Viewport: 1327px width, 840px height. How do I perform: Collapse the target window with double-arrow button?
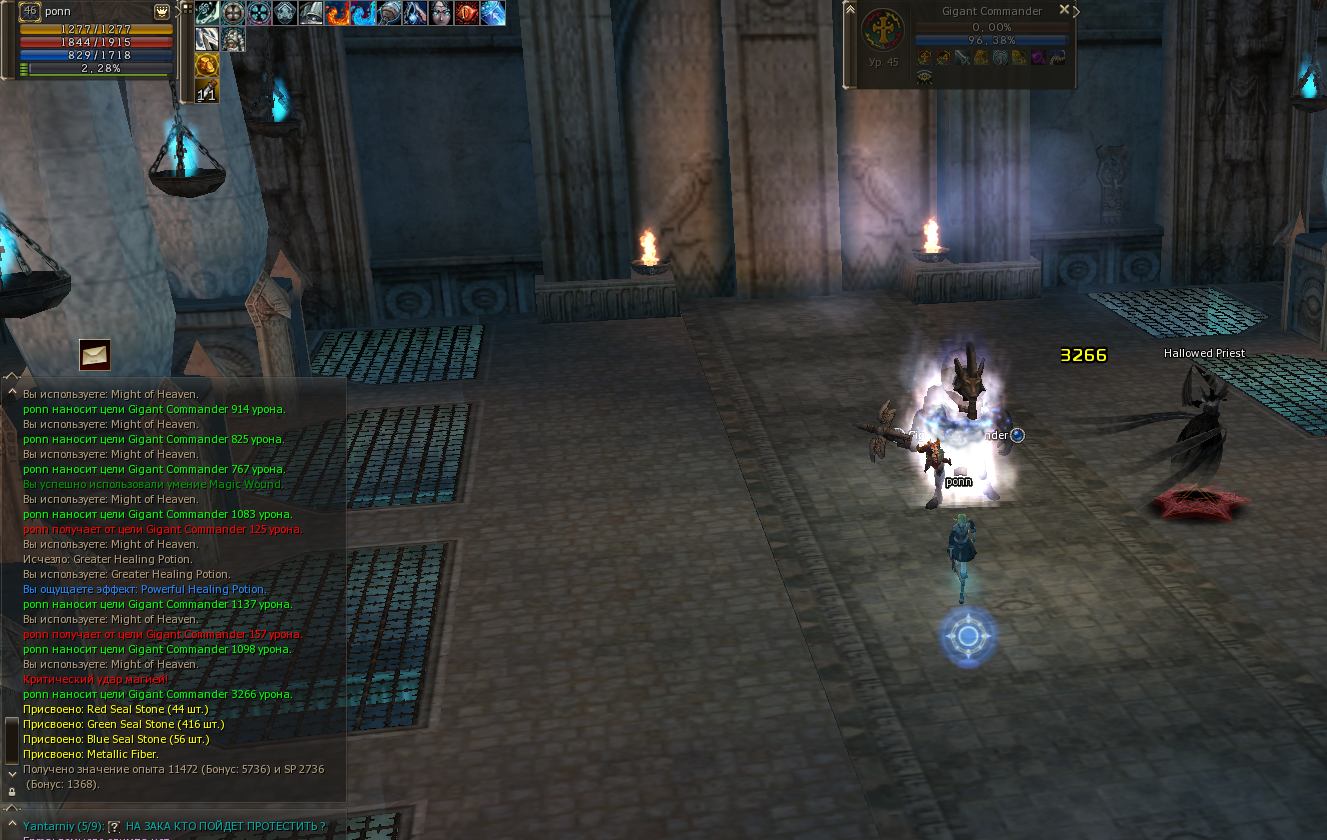click(850, 10)
